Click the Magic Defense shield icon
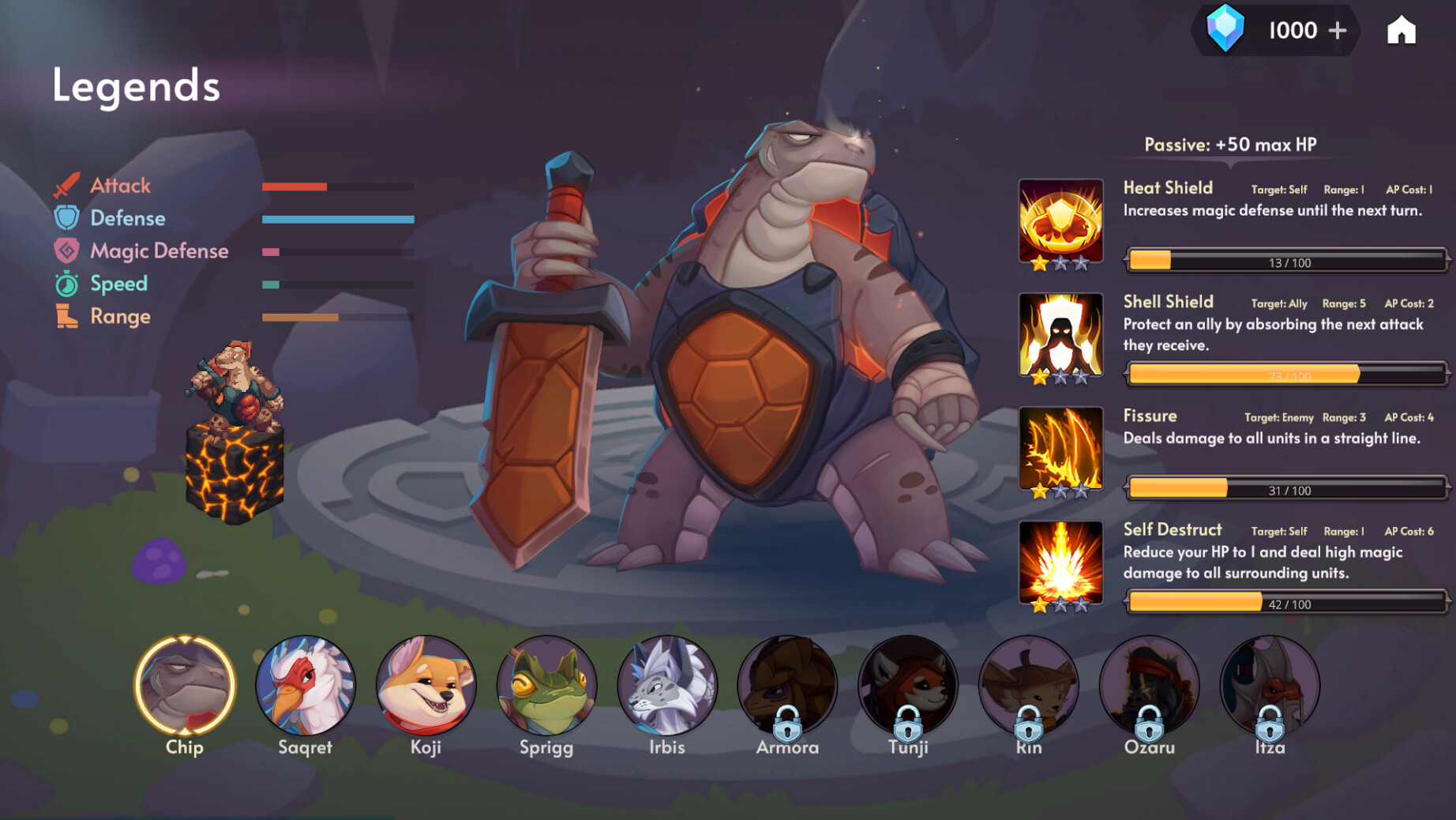1456x820 pixels. [67, 251]
